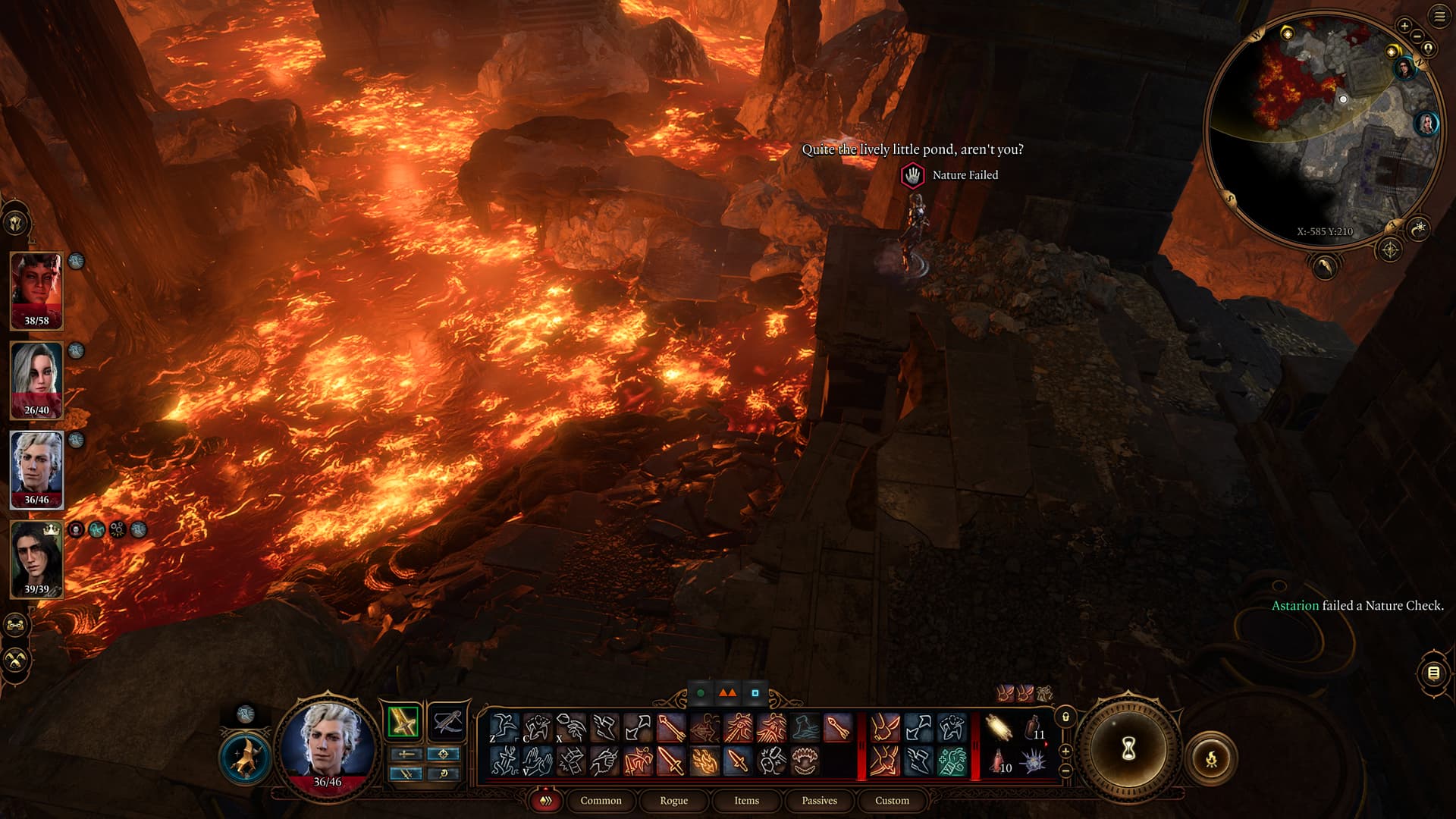
Task: Open the Rogue hotbar tab
Action: pyautogui.click(x=673, y=800)
